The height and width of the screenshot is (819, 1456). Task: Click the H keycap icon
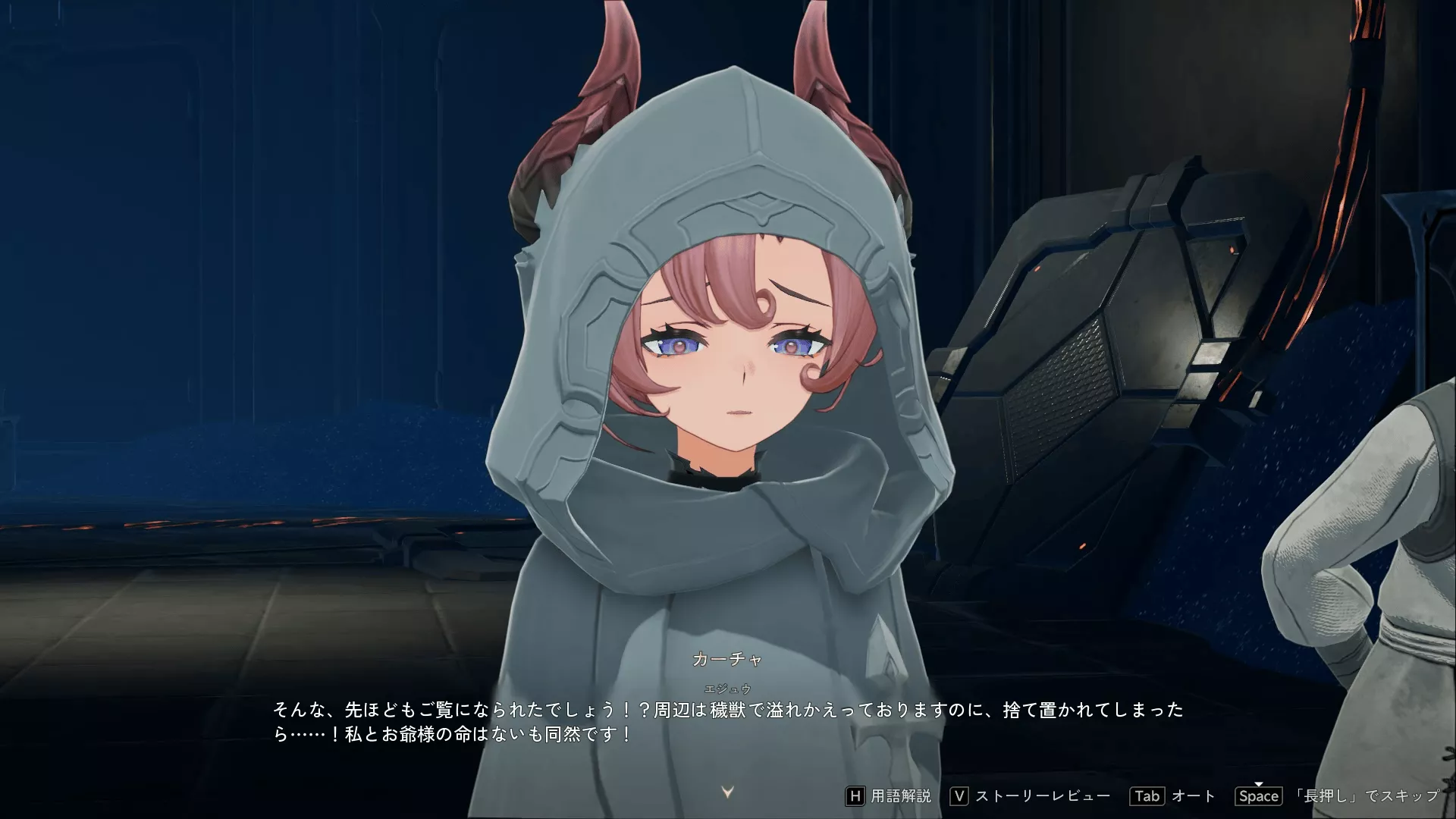tap(856, 796)
